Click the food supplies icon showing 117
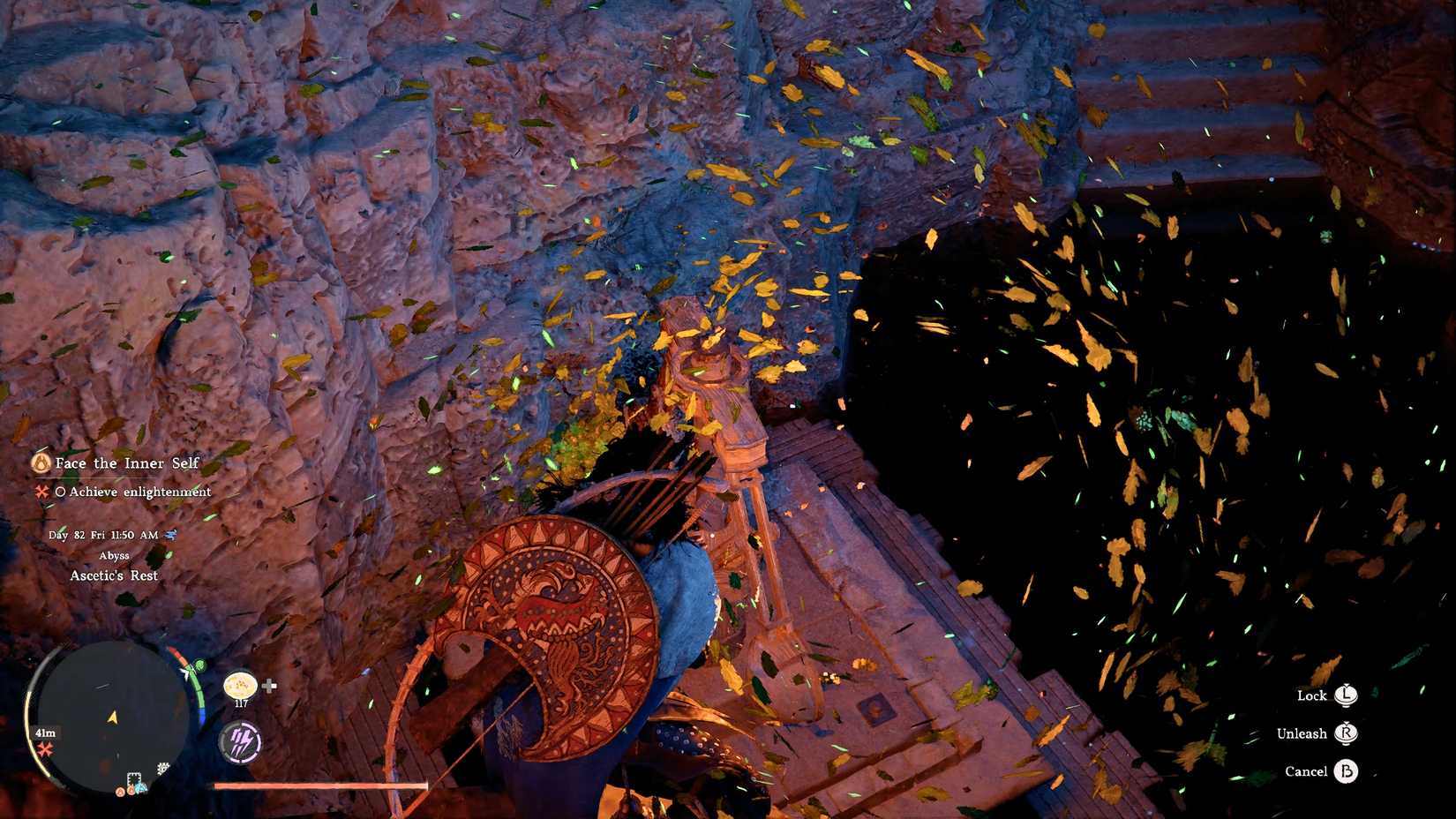This screenshot has width=1456, height=819. [x=239, y=686]
